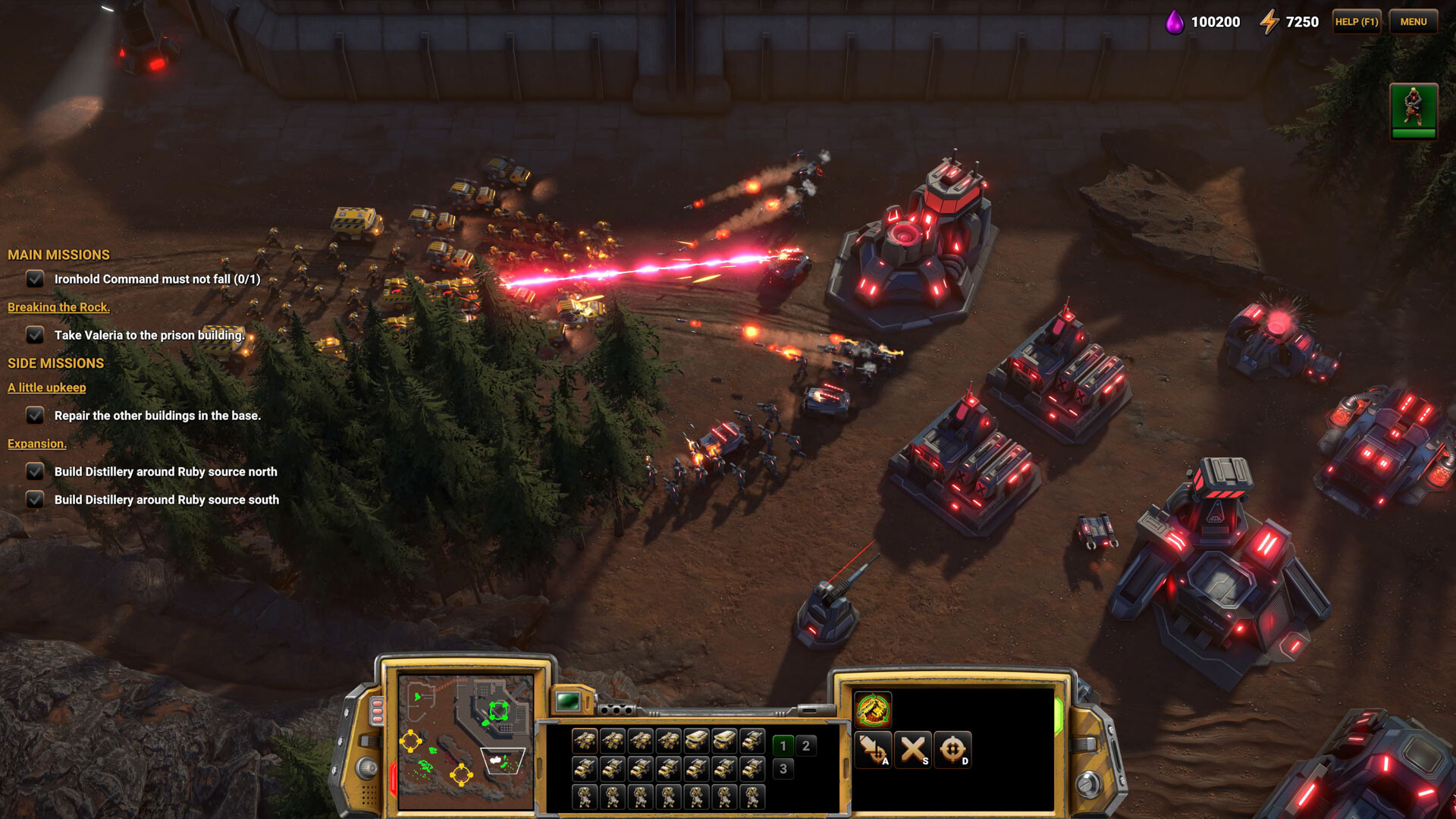Select the hero portrait icon
The image size is (1456, 819).
tap(1413, 111)
